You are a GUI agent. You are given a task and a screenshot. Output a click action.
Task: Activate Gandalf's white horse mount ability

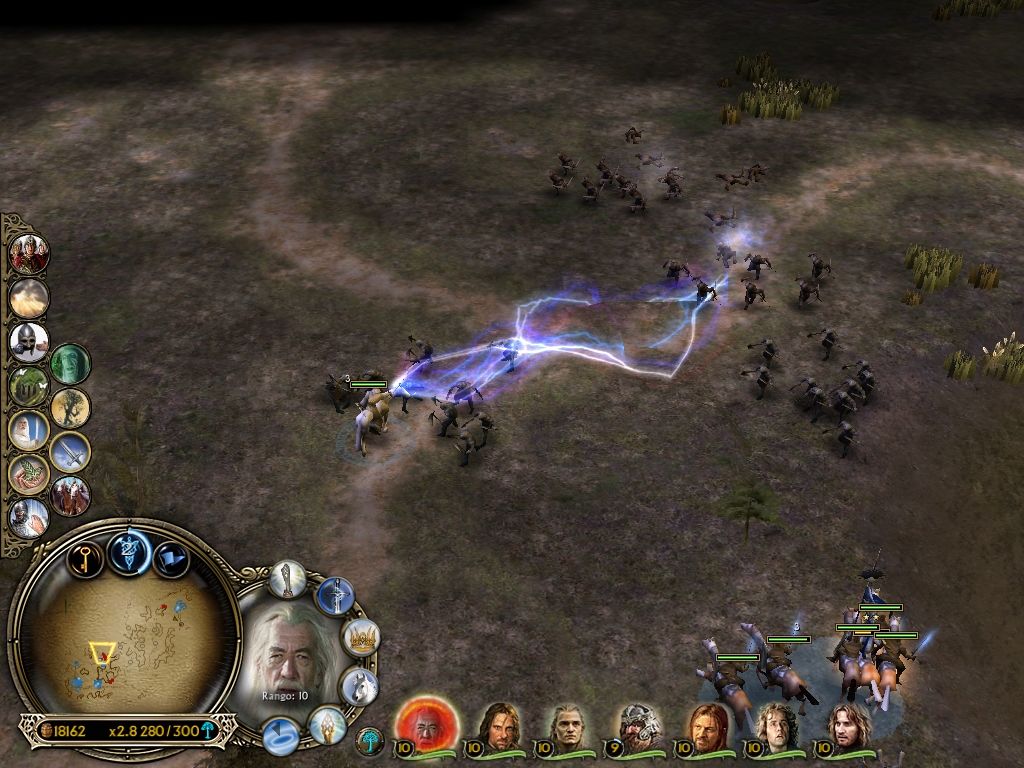359,686
